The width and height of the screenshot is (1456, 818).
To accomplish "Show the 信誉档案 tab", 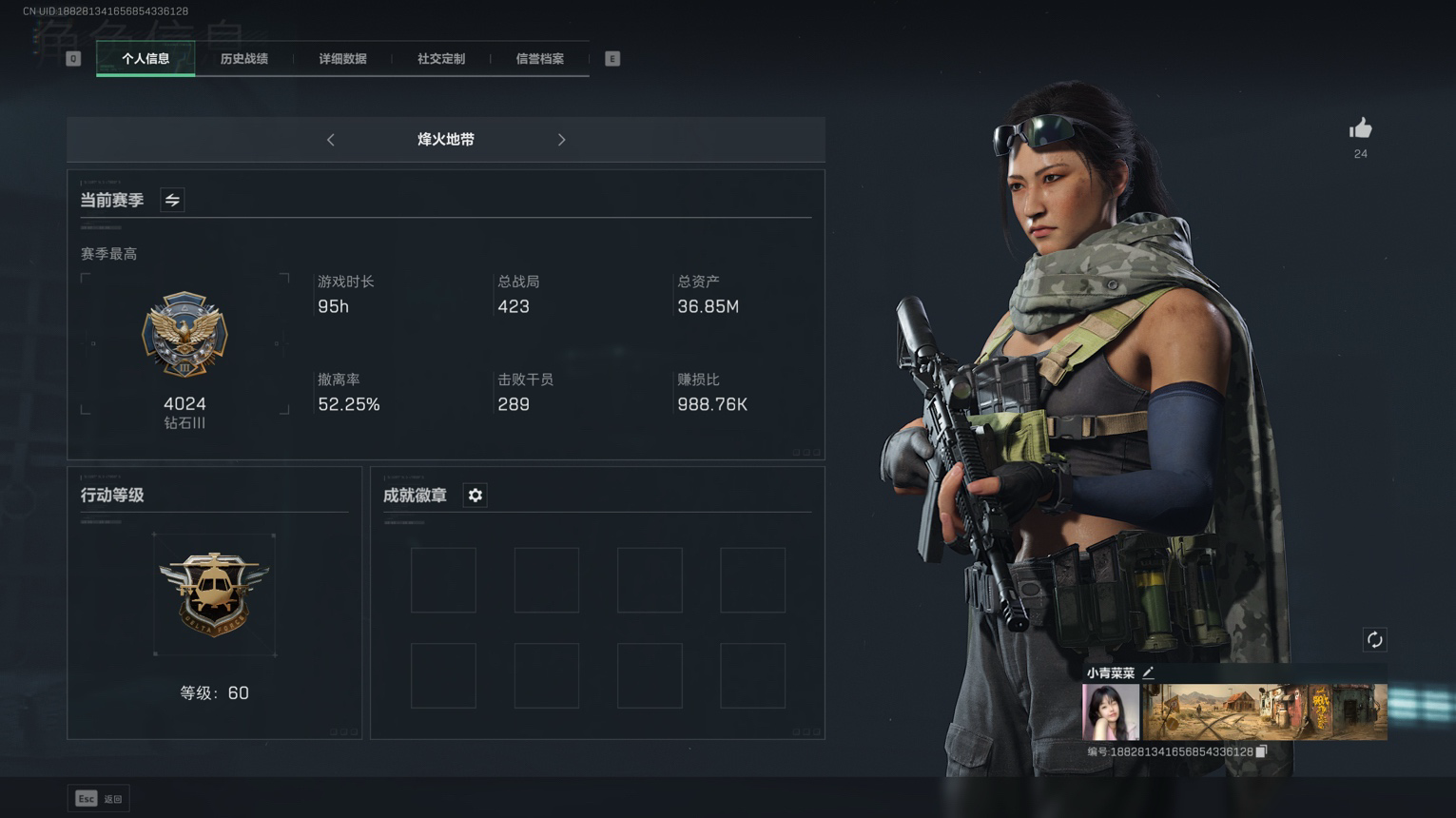I will pos(539,59).
